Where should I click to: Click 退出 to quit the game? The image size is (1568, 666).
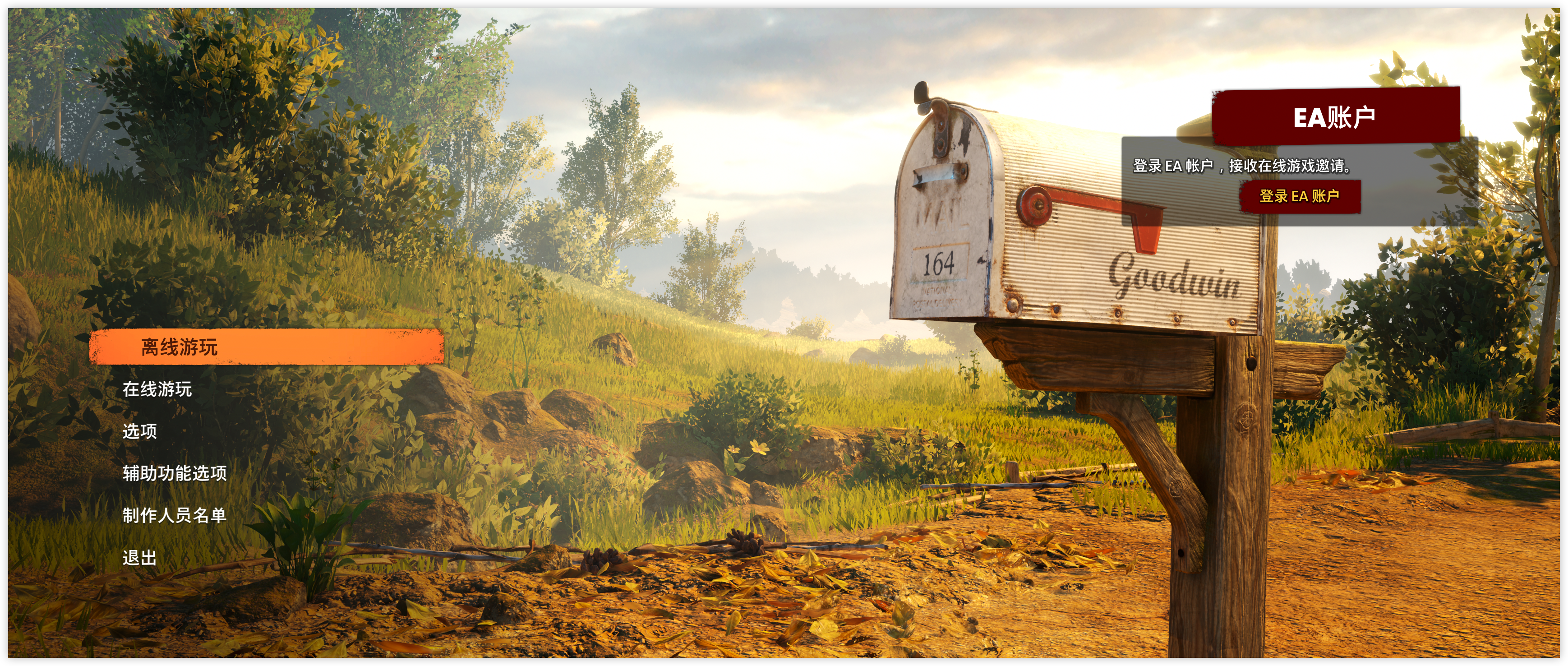click(x=139, y=557)
